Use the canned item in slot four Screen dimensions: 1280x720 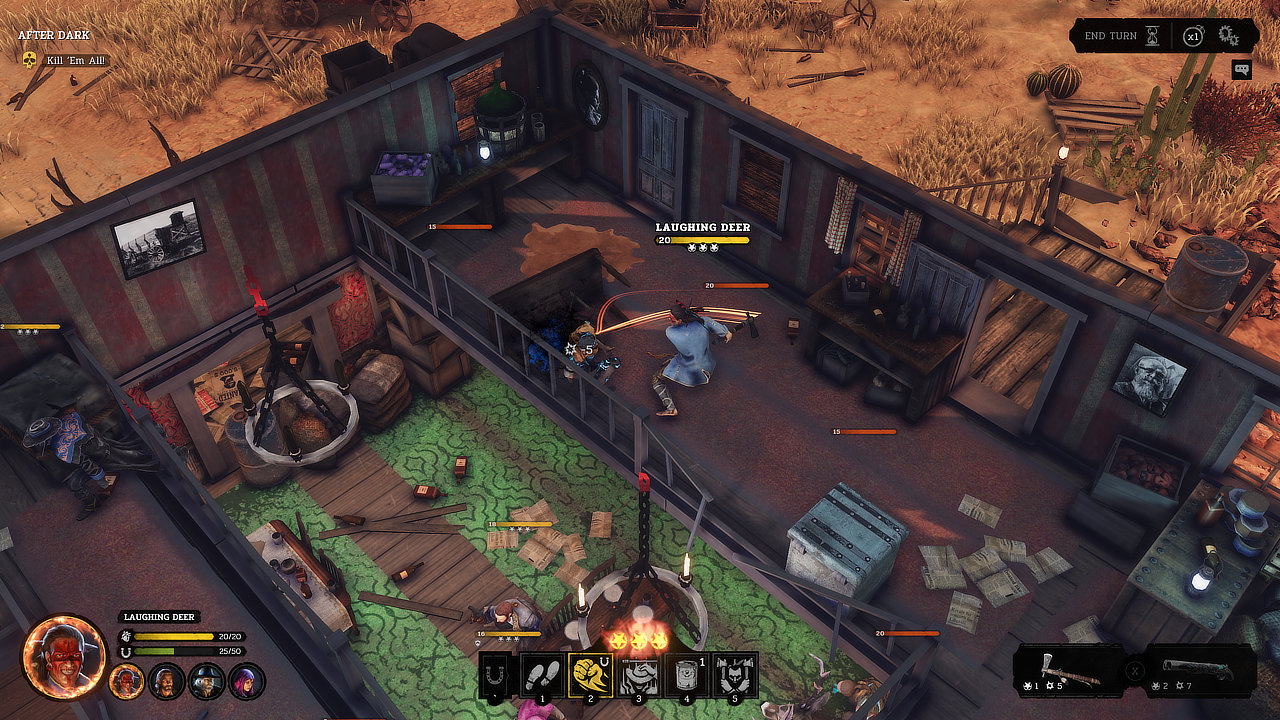point(685,675)
